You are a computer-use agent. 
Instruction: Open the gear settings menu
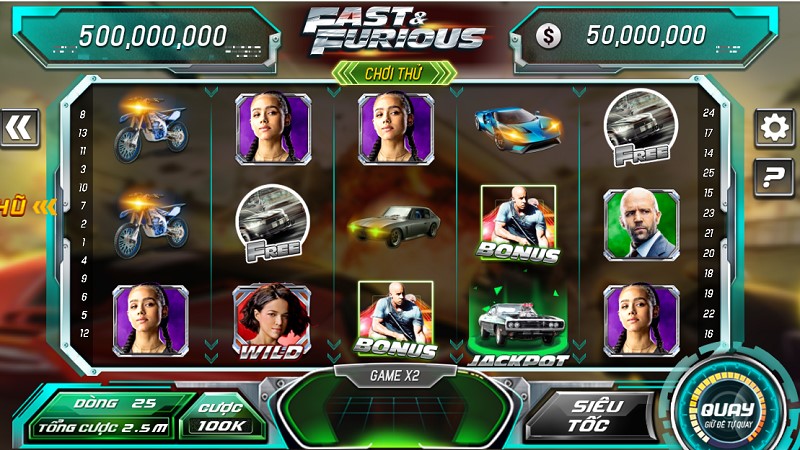pyautogui.click(x=774, y=128)
